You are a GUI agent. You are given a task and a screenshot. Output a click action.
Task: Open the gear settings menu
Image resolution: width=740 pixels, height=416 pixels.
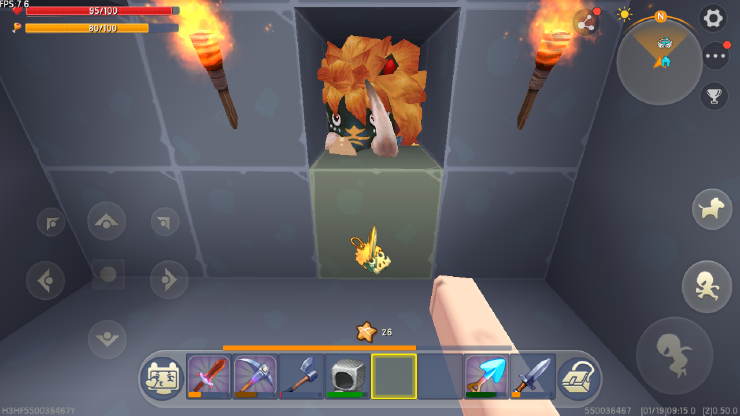click(712, 17)
